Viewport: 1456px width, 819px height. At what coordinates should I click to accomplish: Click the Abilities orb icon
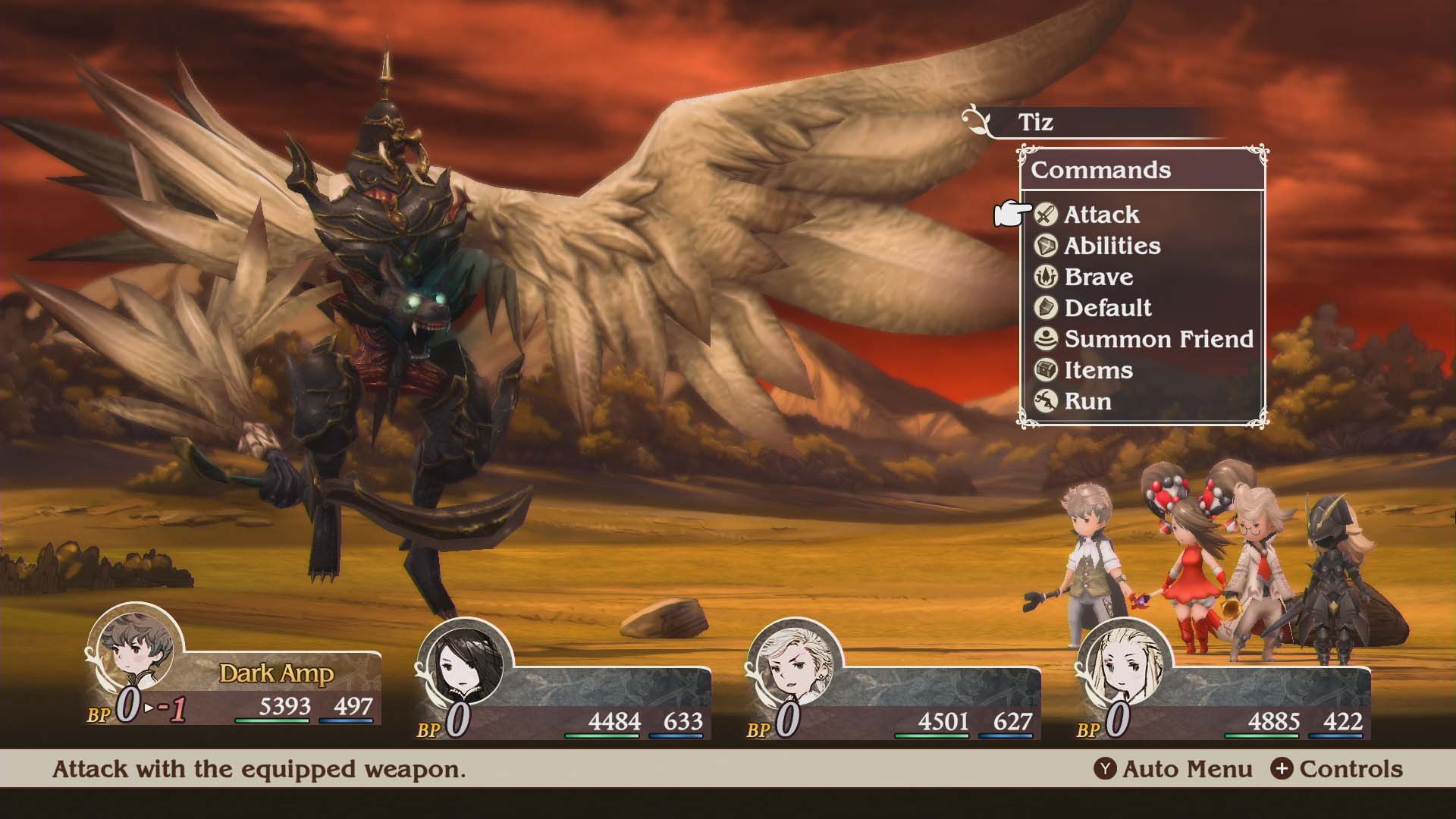pyautogui.click(x=1045, y=246)
